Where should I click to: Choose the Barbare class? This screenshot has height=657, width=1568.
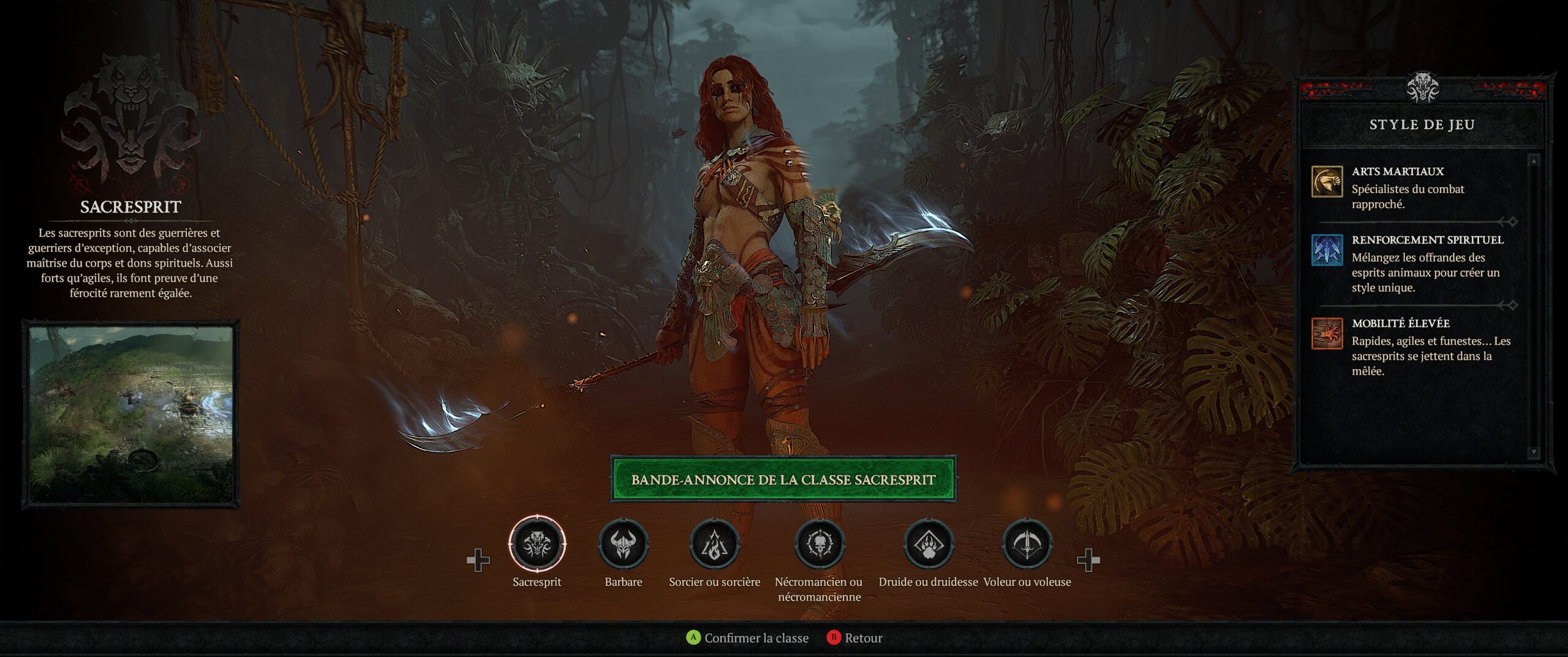point(623,544)
